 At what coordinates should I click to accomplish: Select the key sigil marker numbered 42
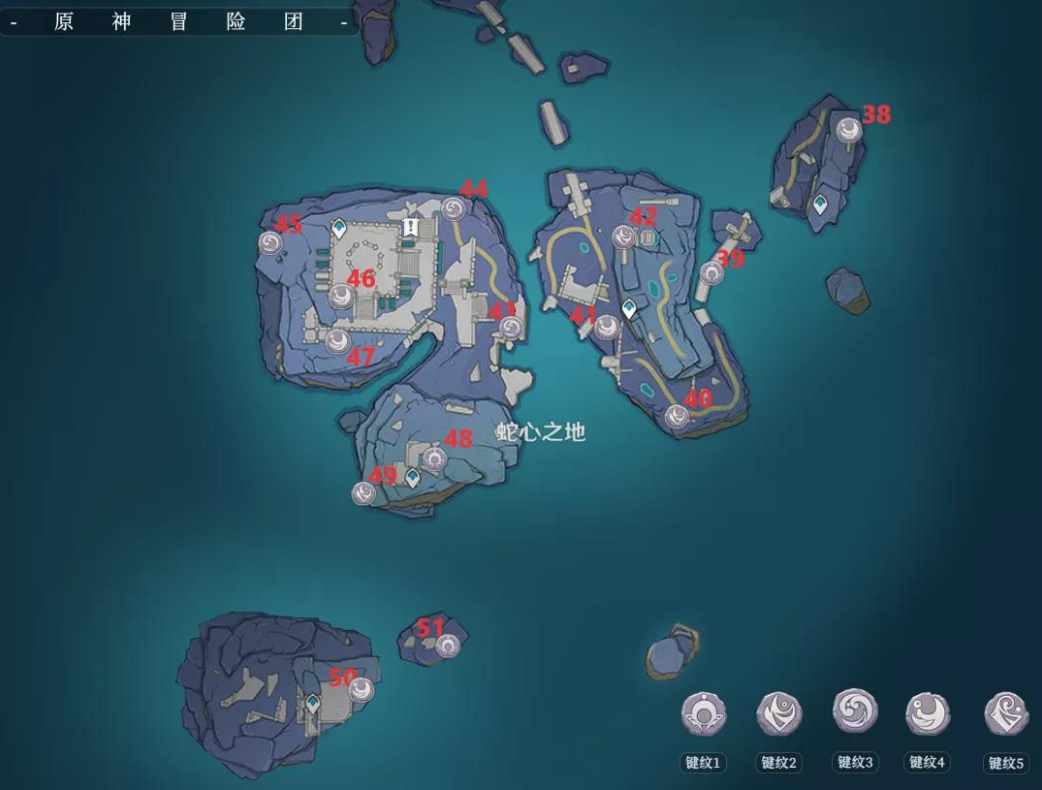(x=624, y=236)
